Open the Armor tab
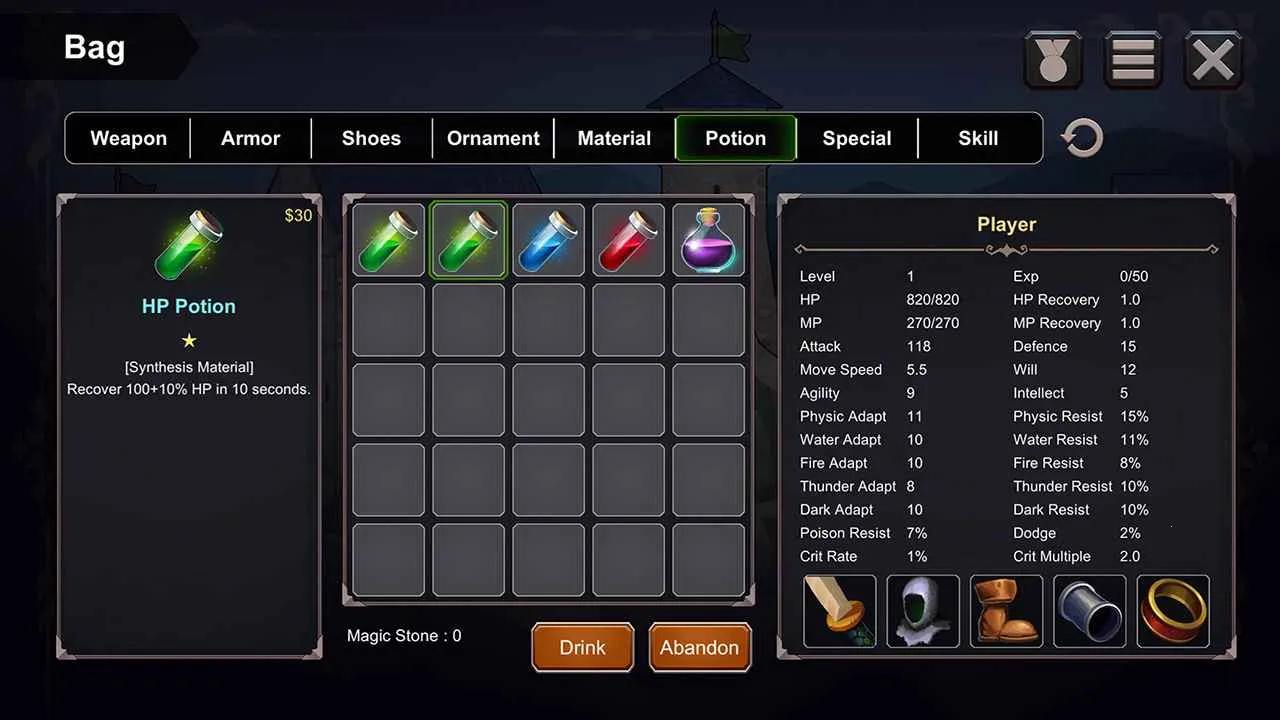Image resolution: width=1280 pixels, height=720 pixels. pyautogui.click(x=250, y=138)
